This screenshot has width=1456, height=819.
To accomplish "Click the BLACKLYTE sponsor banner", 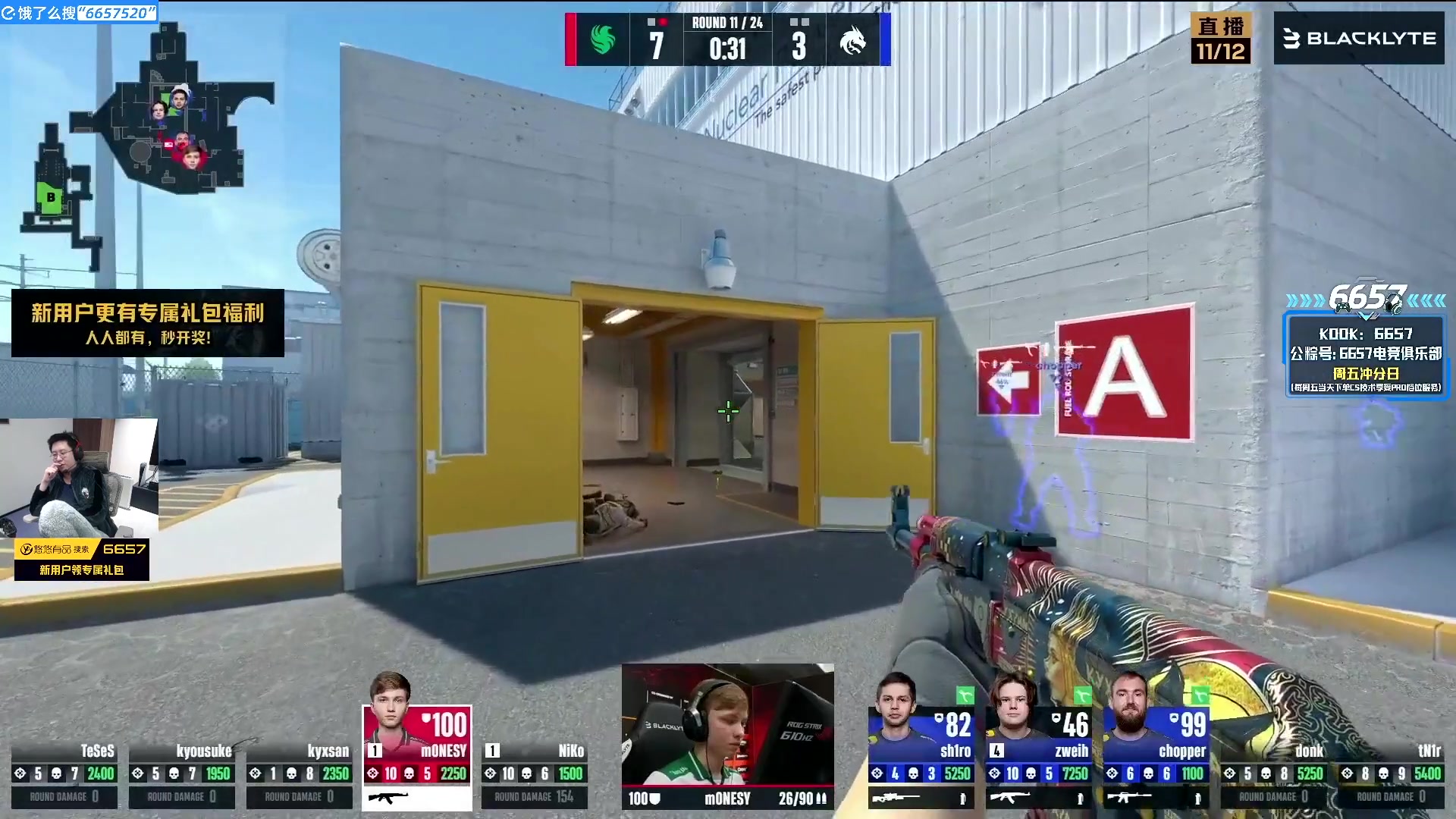I will click(1359, 38).
